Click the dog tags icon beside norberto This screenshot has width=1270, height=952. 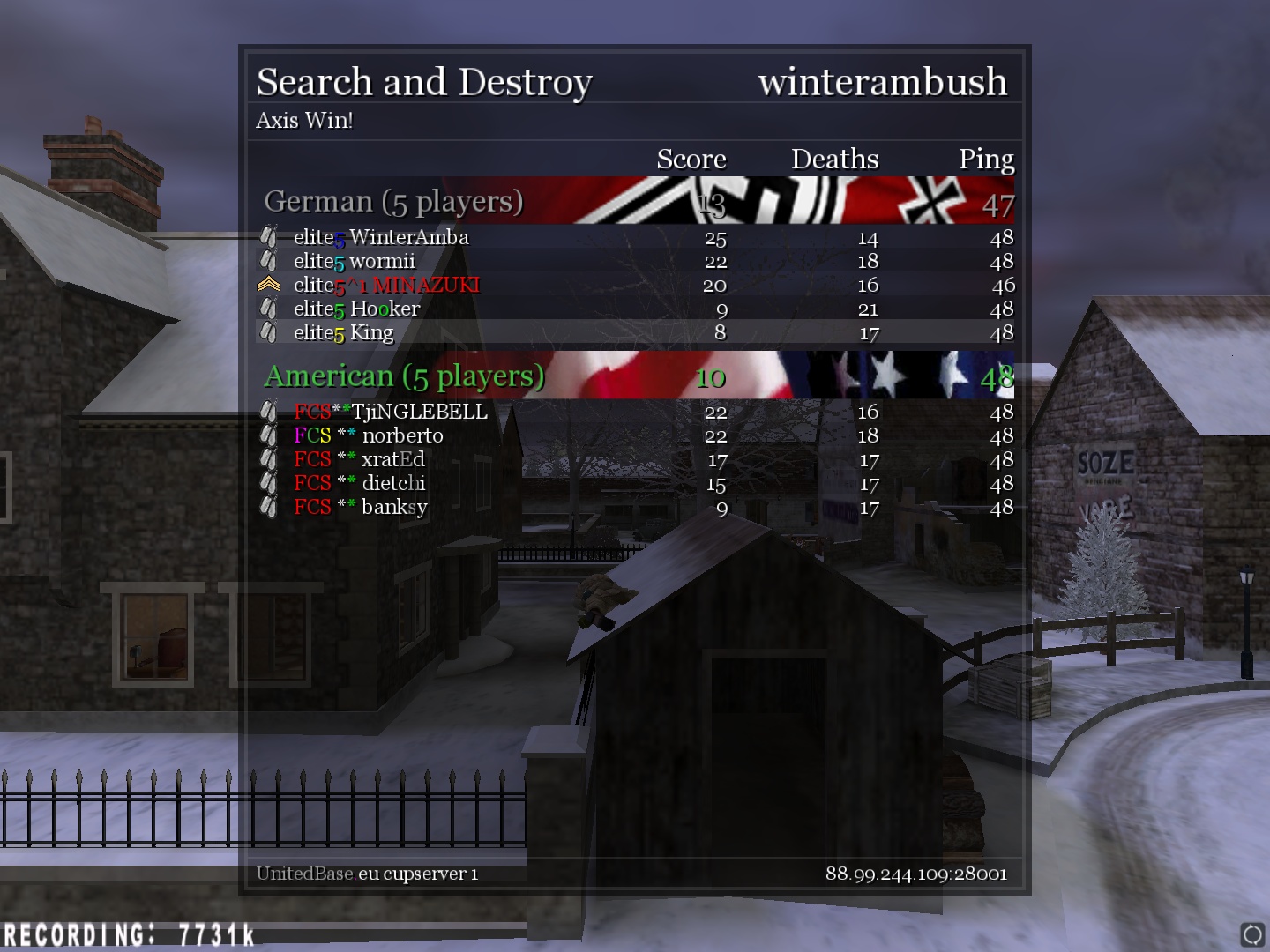[271, 435]
